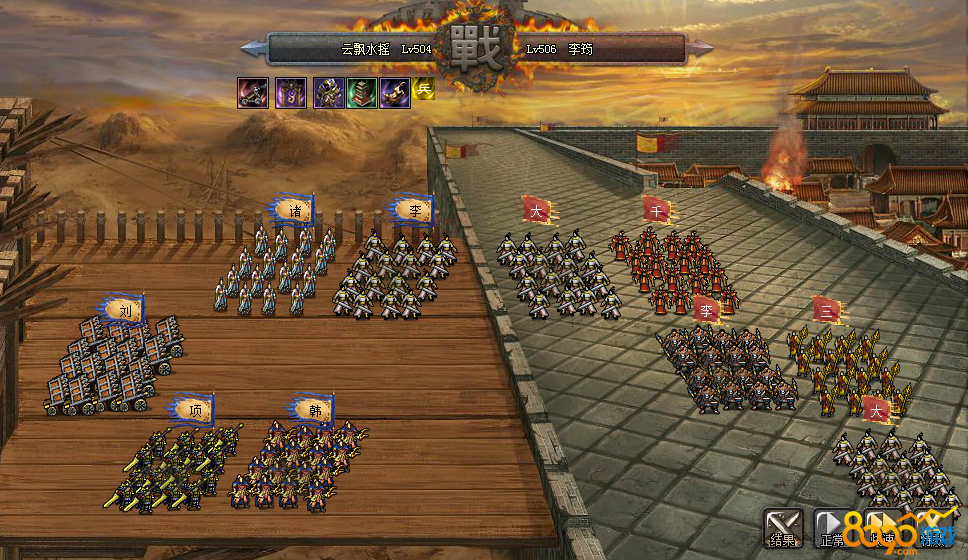Screen dimensions: 968x560
Task: Set battle speed to normal (正常)
Action: 832,528
